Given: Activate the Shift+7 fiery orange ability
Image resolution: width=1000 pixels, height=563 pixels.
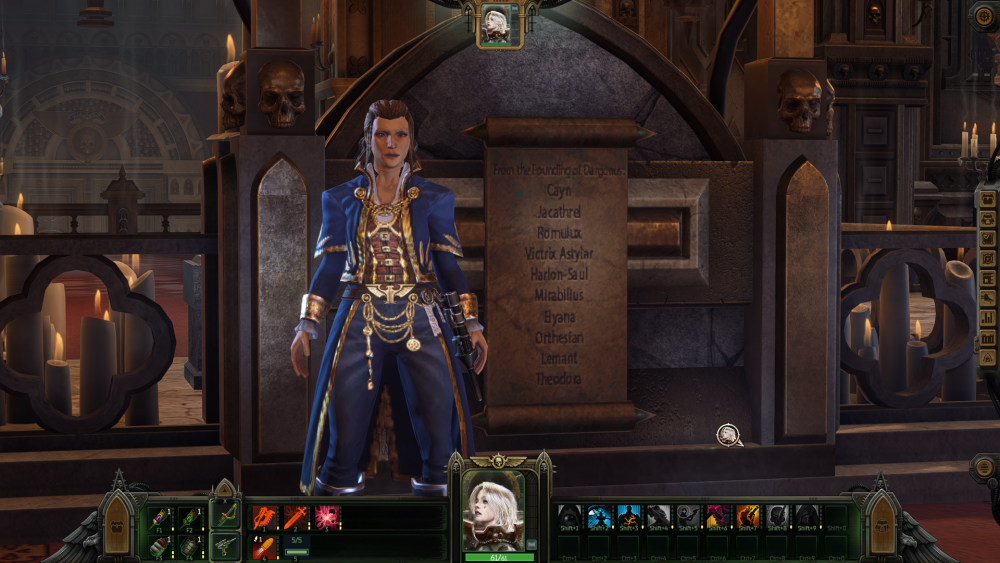Looking at the screenshot, I should (748, 516).
